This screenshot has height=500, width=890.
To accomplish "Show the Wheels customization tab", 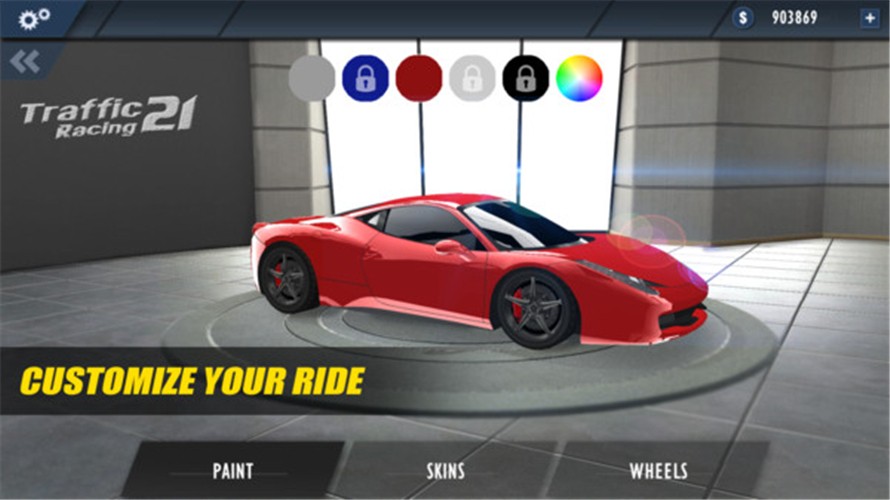I will pyautogui.click(x=658, y=470).
